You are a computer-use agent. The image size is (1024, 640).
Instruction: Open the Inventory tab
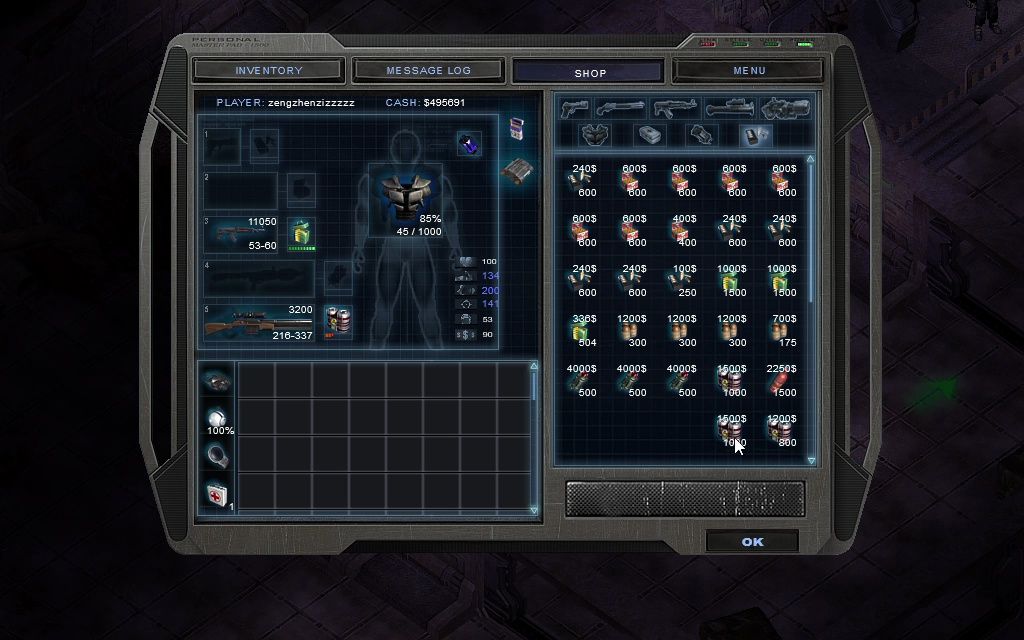click(x=269, y=71)
